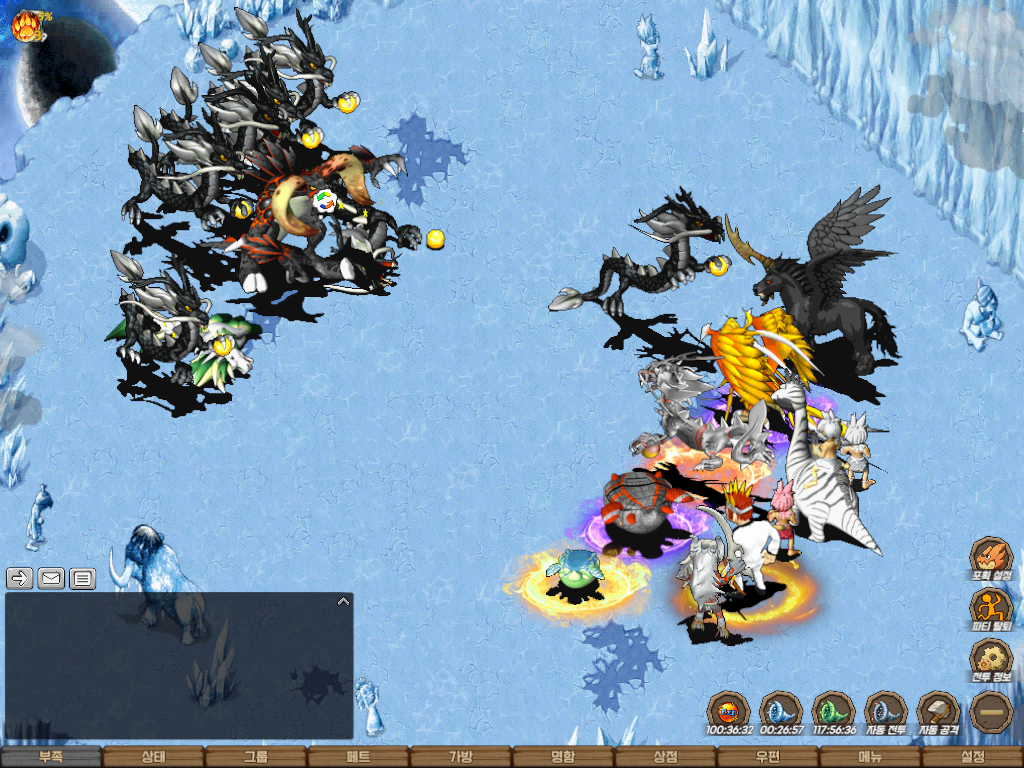Open the 상태 status menu
Image resolution: width=1024 pixels, height=768 pixels.
153,757
